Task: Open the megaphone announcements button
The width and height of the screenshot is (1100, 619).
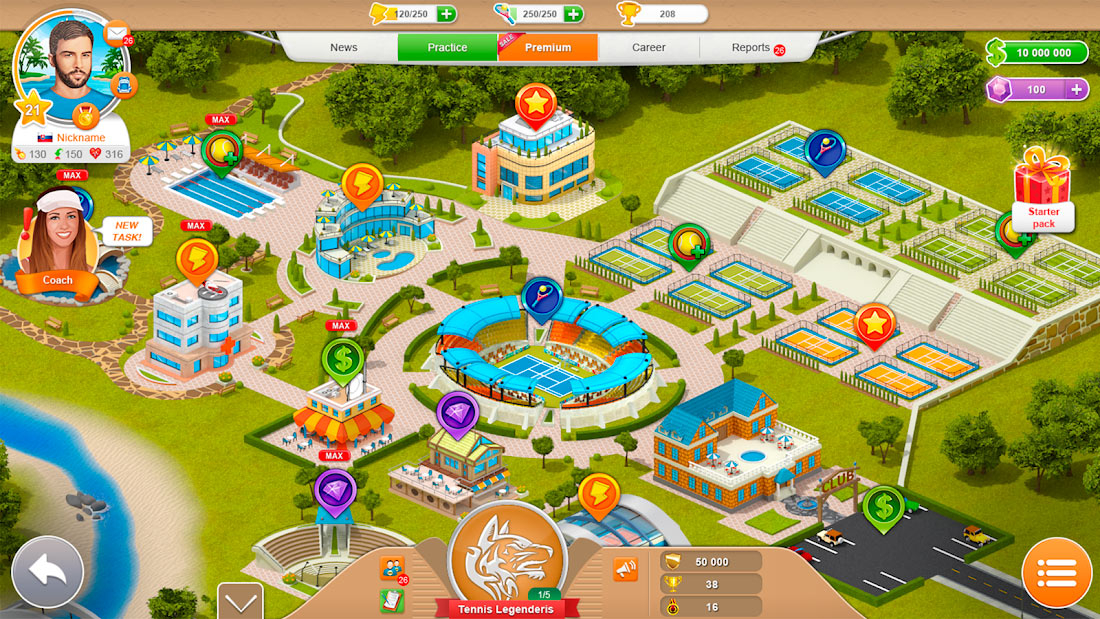Action: pos(625,569)
